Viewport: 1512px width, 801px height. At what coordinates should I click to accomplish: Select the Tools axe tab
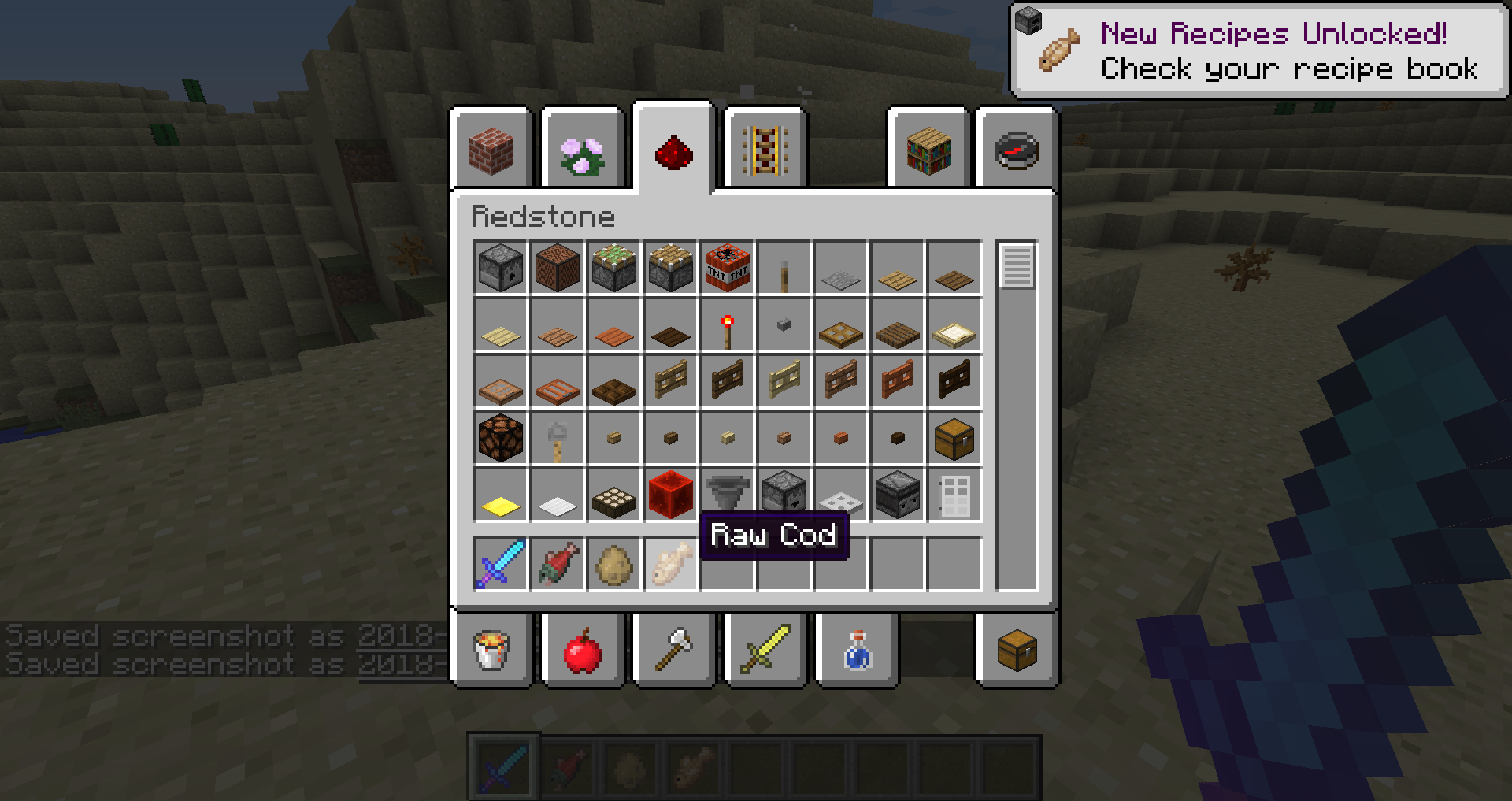pyautogui.click(x=673, y=651)
